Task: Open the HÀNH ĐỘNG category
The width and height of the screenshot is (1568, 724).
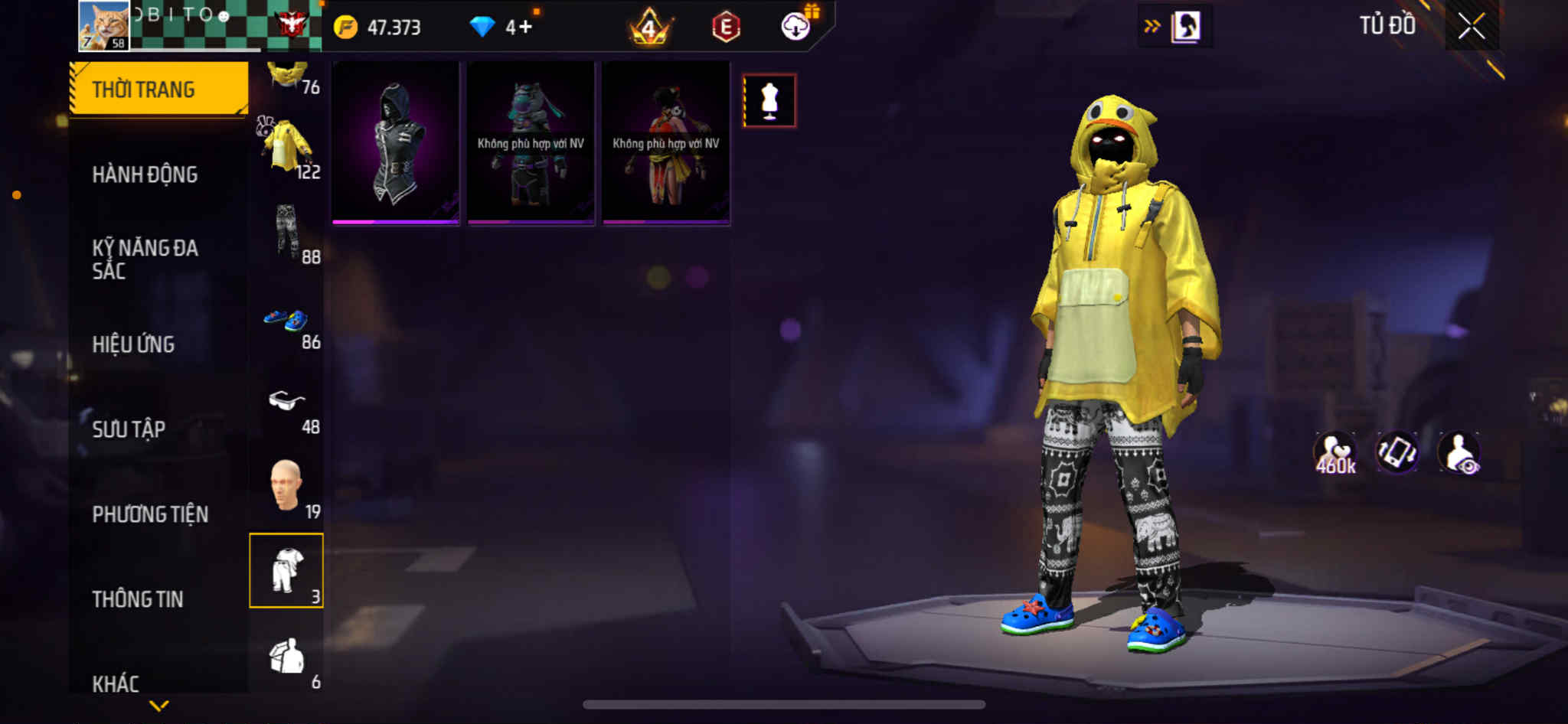Action: coord(145,174)
